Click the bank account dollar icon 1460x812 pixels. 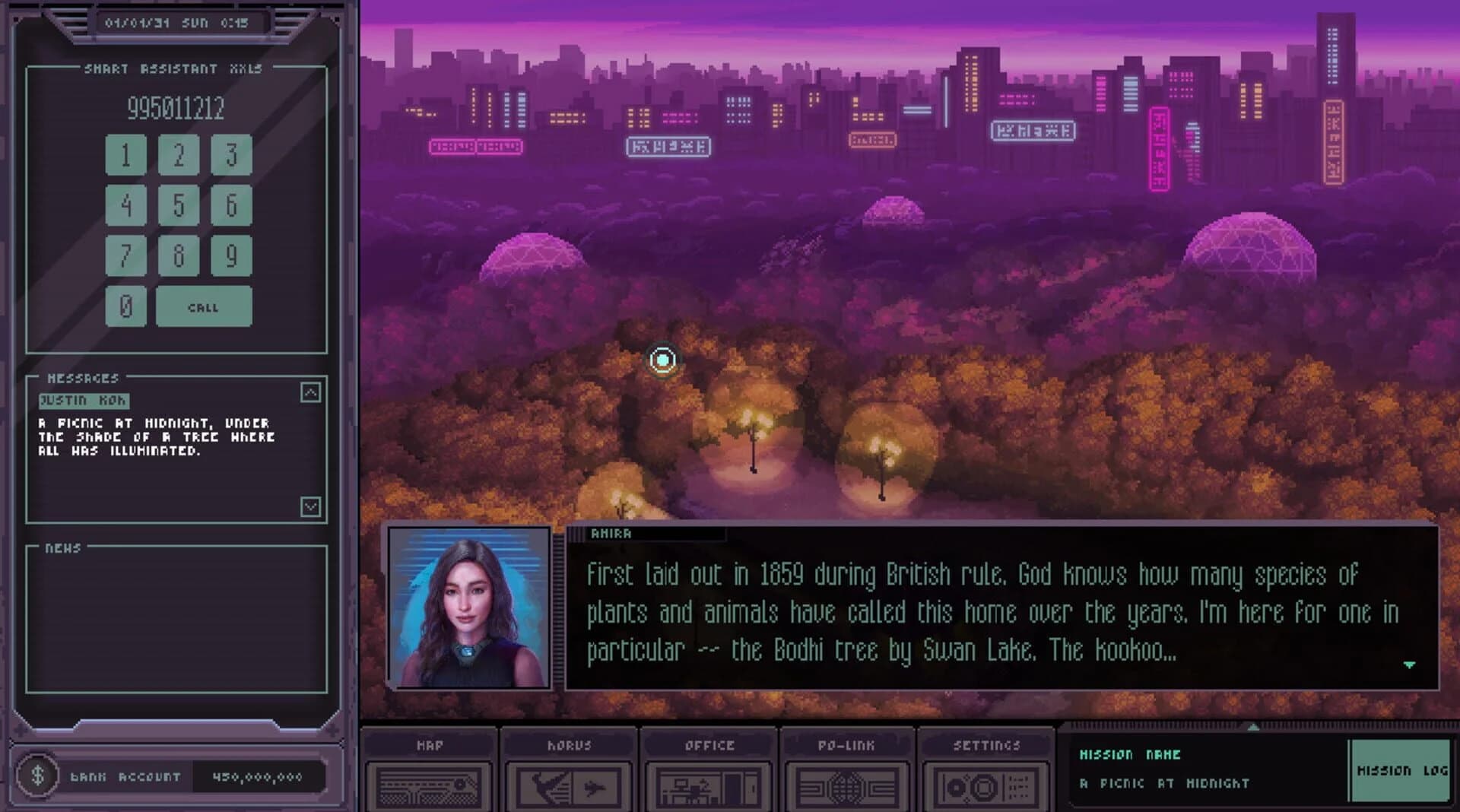click(37, 777)
